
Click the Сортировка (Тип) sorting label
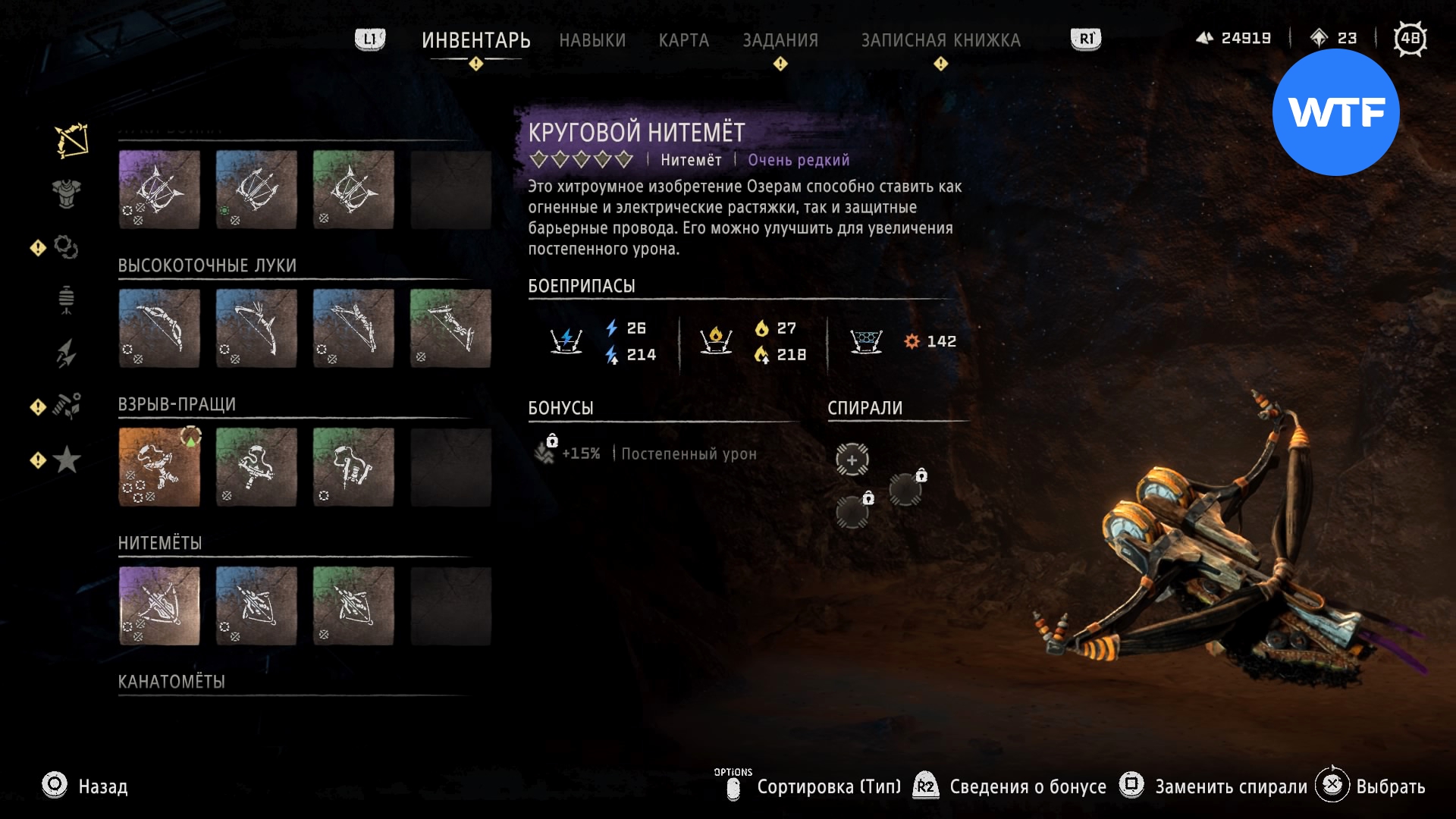point(828,786)
